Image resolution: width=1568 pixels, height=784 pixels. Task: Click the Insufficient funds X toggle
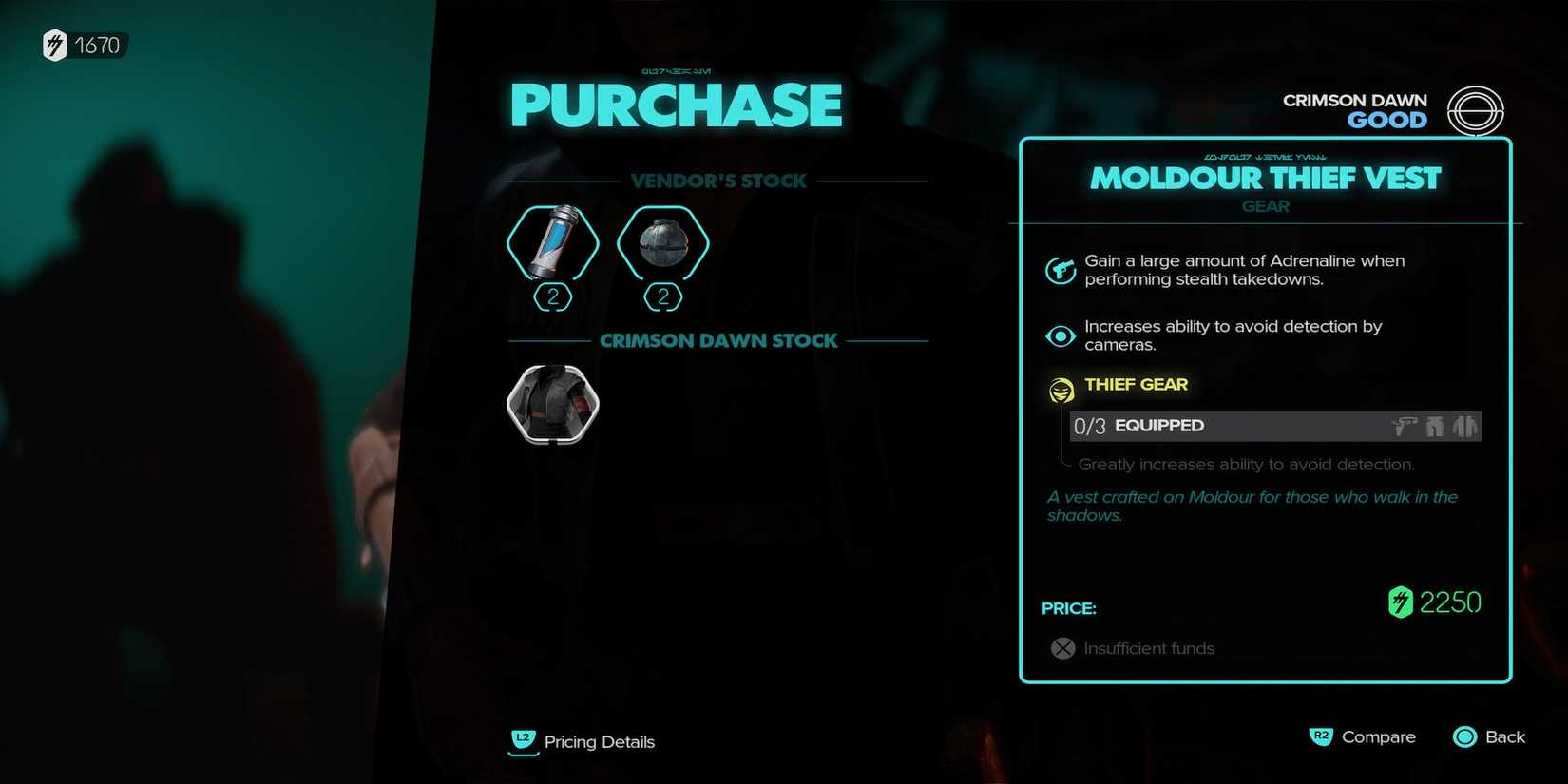click(1061, 648)
